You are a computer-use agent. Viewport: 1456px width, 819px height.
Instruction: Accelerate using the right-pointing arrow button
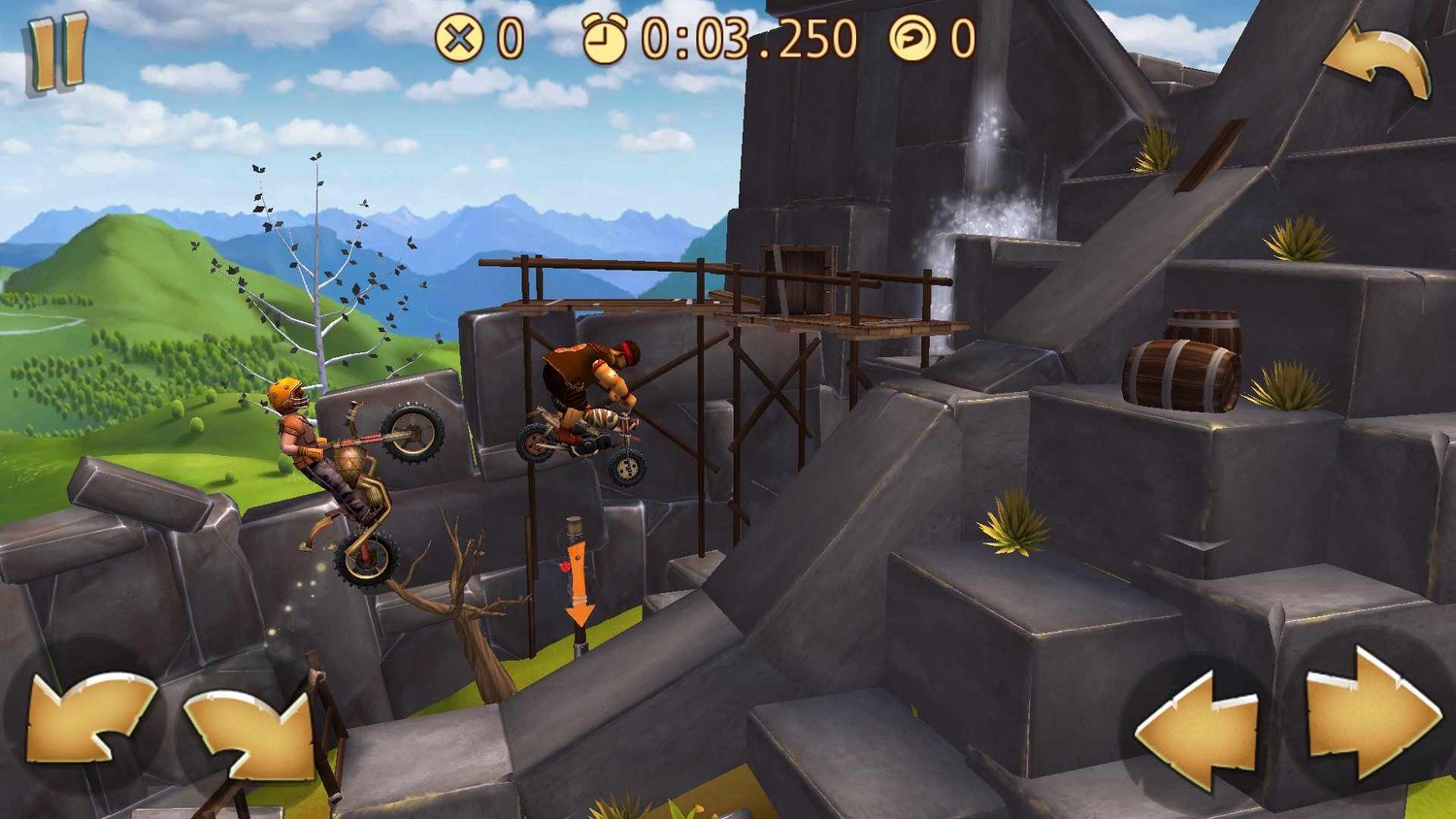pyautogui.click(x=1372, y=715)
